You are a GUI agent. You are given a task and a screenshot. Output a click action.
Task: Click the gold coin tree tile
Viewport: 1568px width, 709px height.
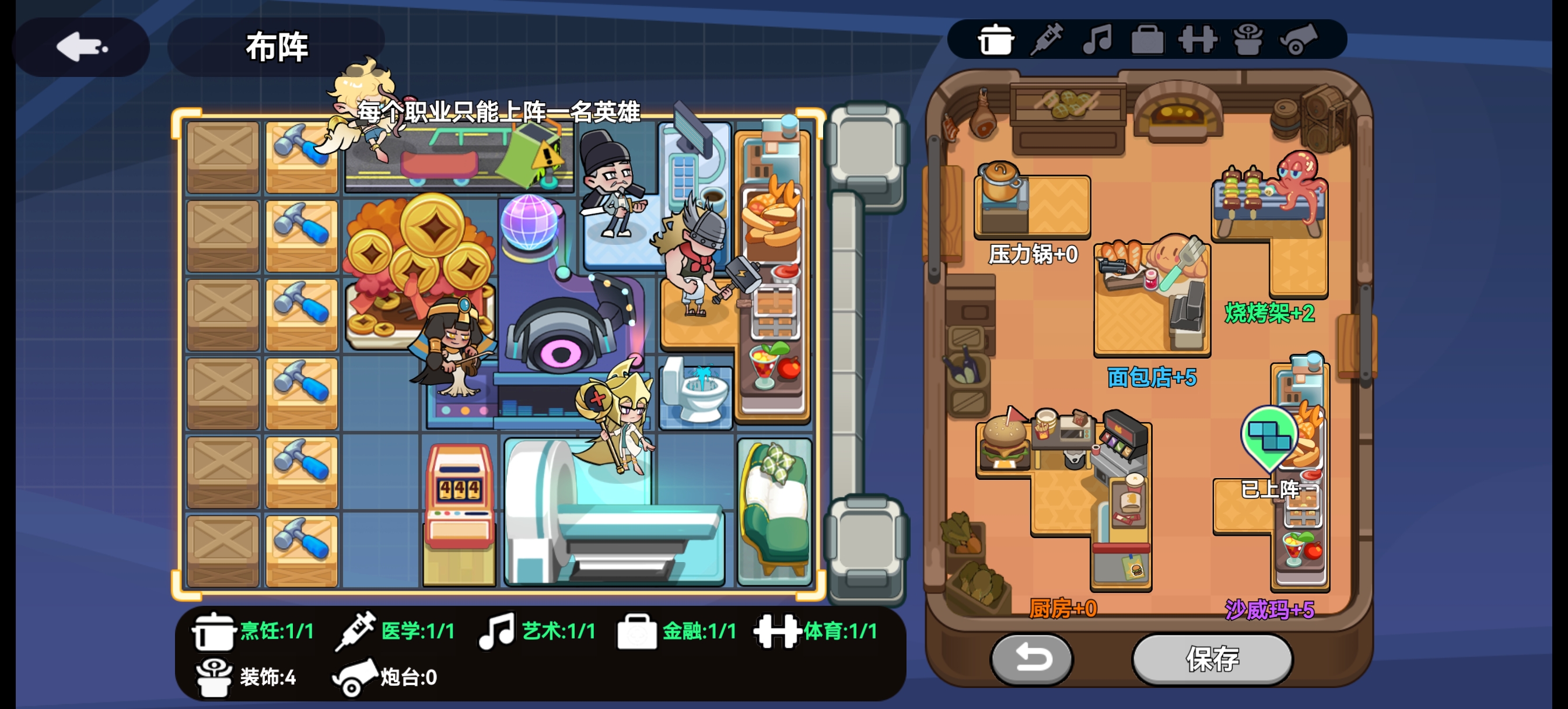point(420,262)
